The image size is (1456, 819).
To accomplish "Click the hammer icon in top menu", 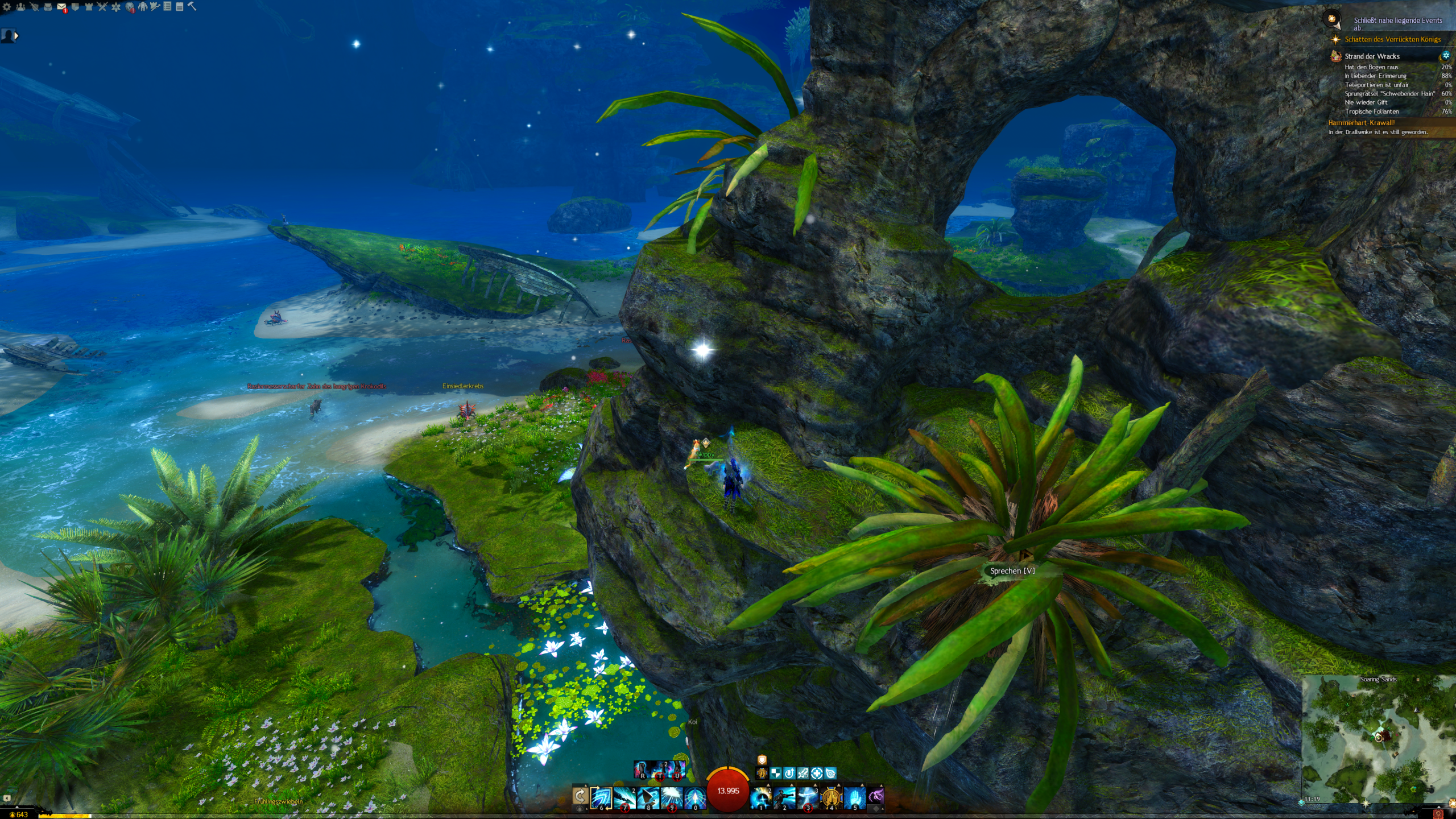I will [192, 6].
